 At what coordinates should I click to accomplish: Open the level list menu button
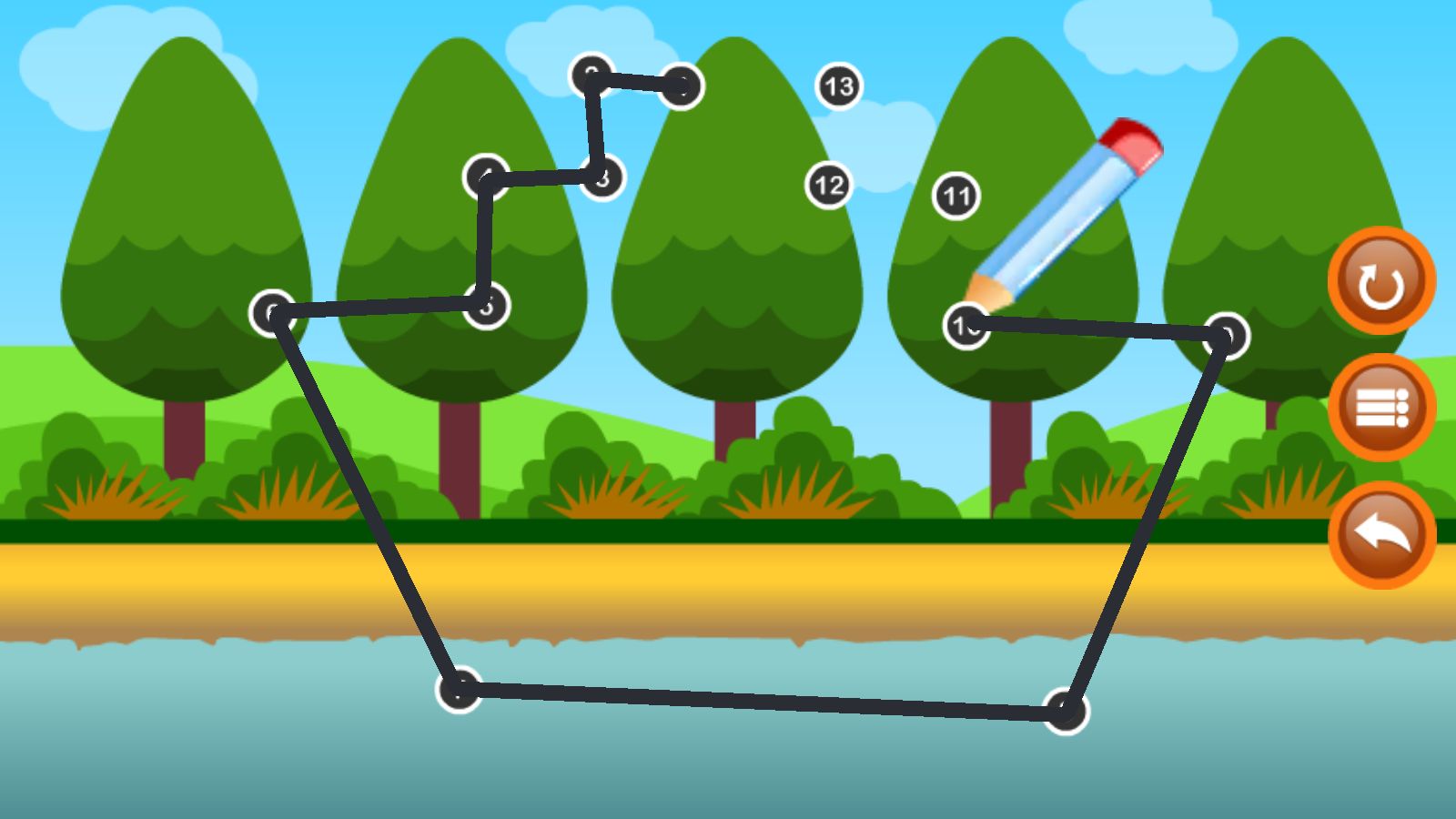click(1381, 408)
